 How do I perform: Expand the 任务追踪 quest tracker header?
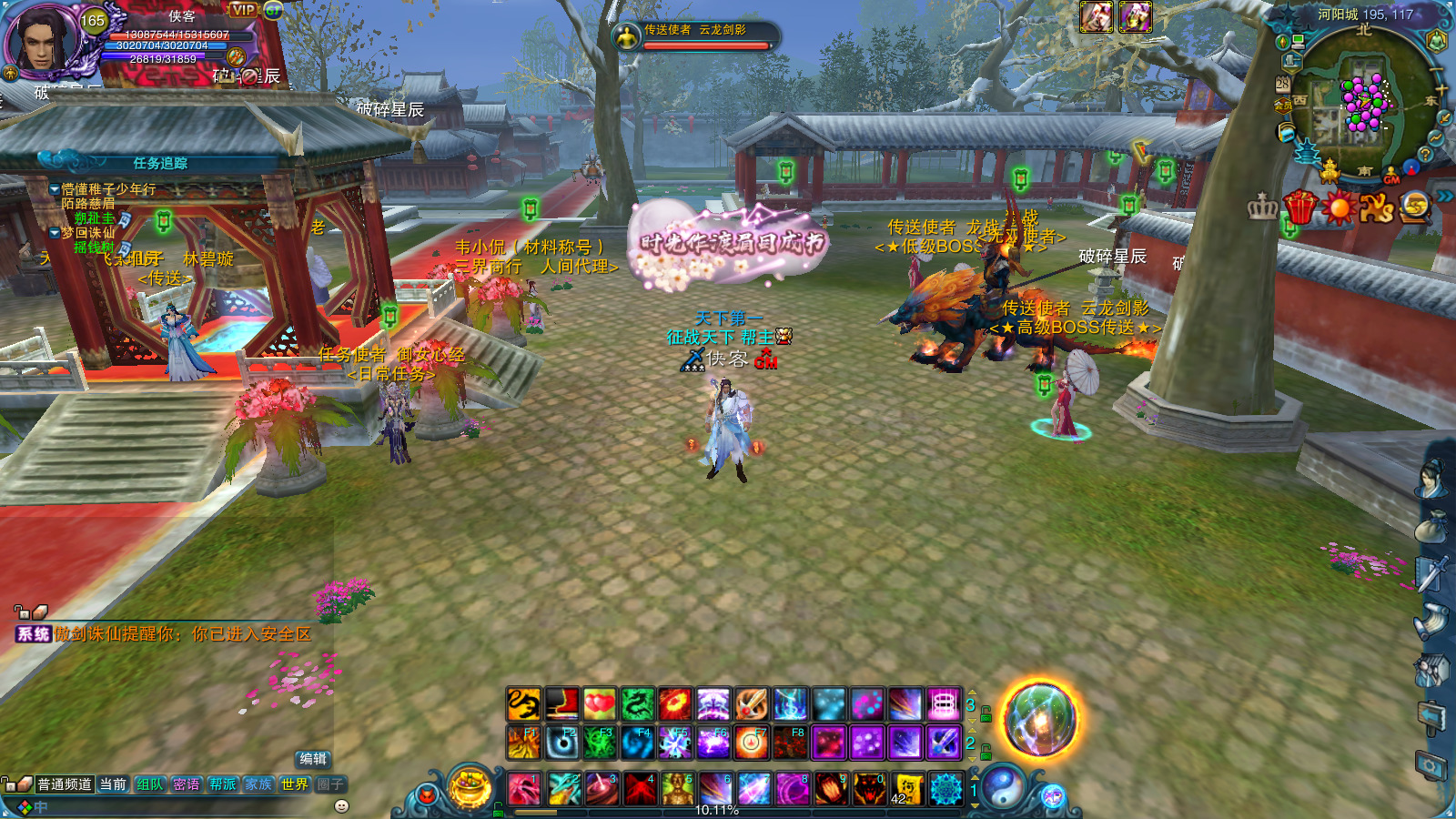click(x=160, y=163)
